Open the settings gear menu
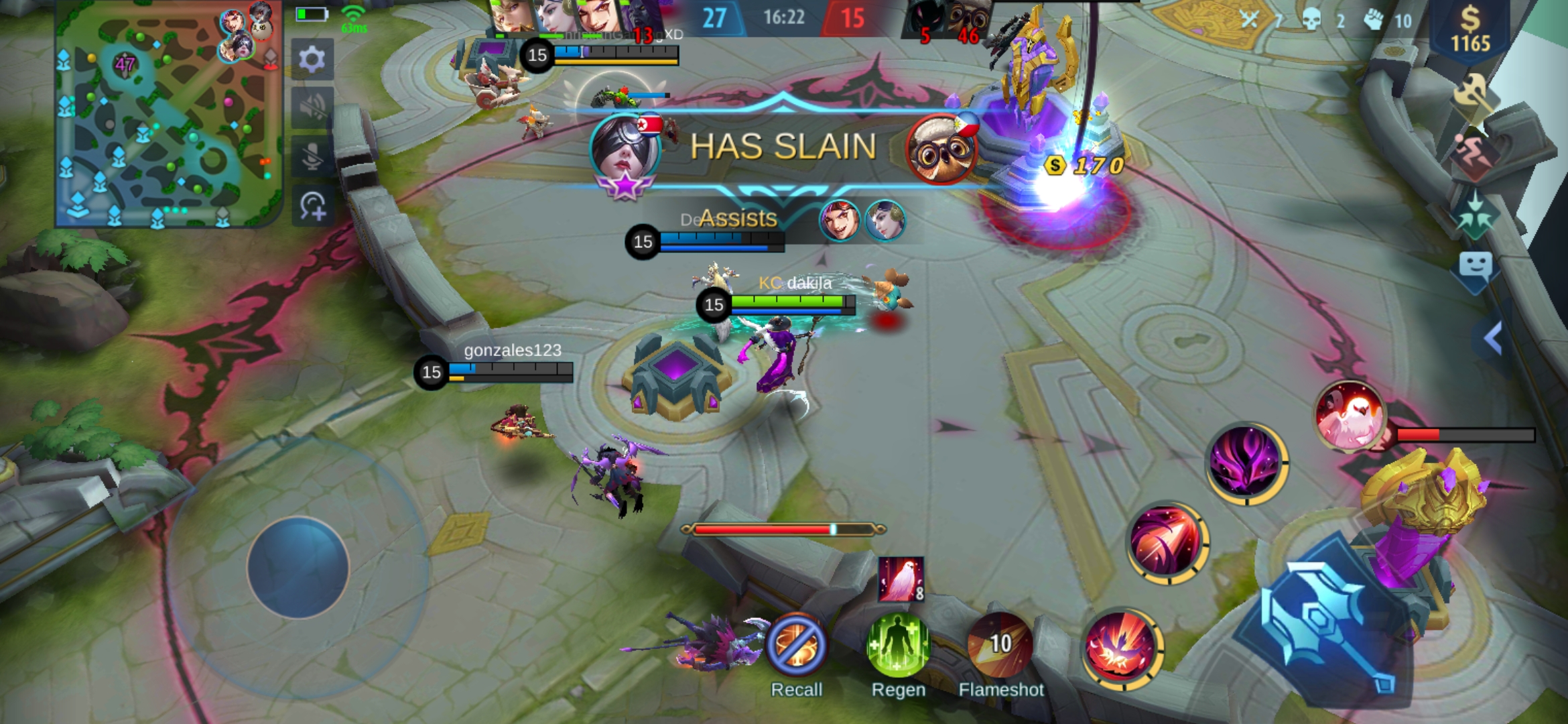This screenshot has height=724, width=1568. pos(312,60)
